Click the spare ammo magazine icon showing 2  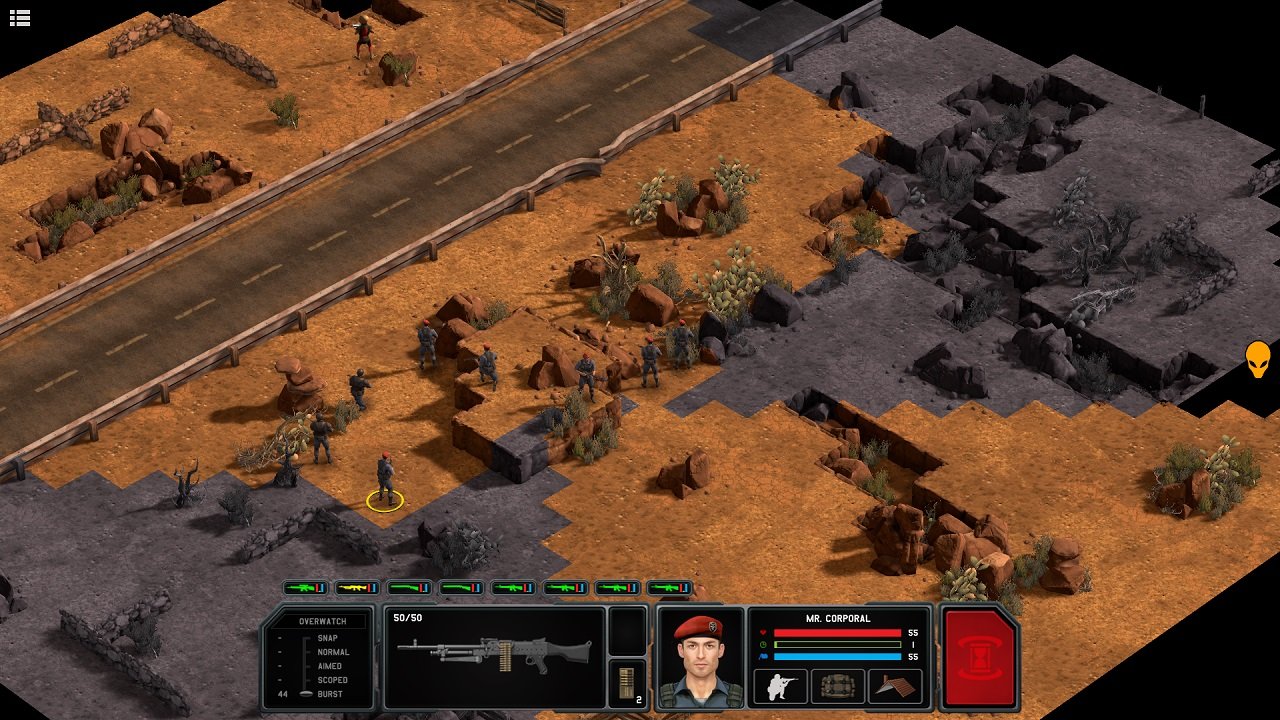coord(630,681)
